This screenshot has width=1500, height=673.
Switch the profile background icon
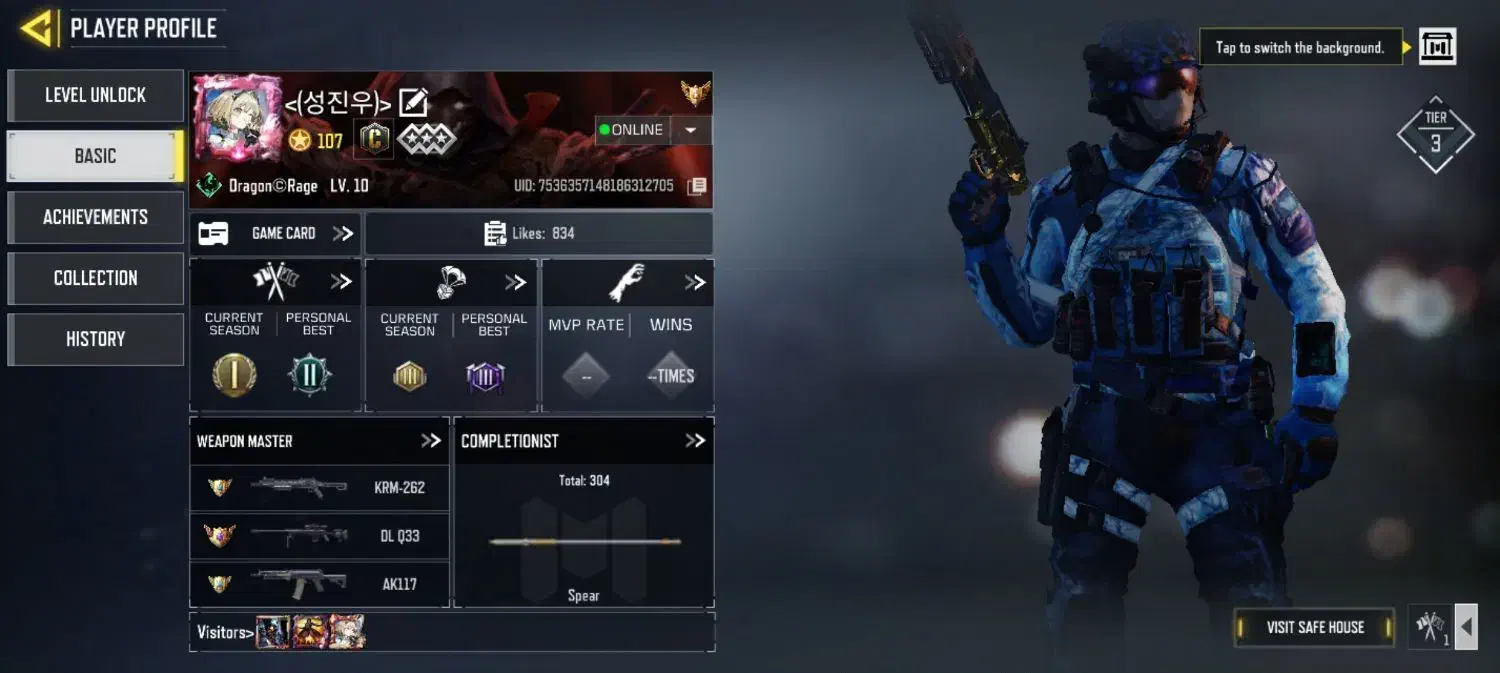click(x=1438, y=46)
